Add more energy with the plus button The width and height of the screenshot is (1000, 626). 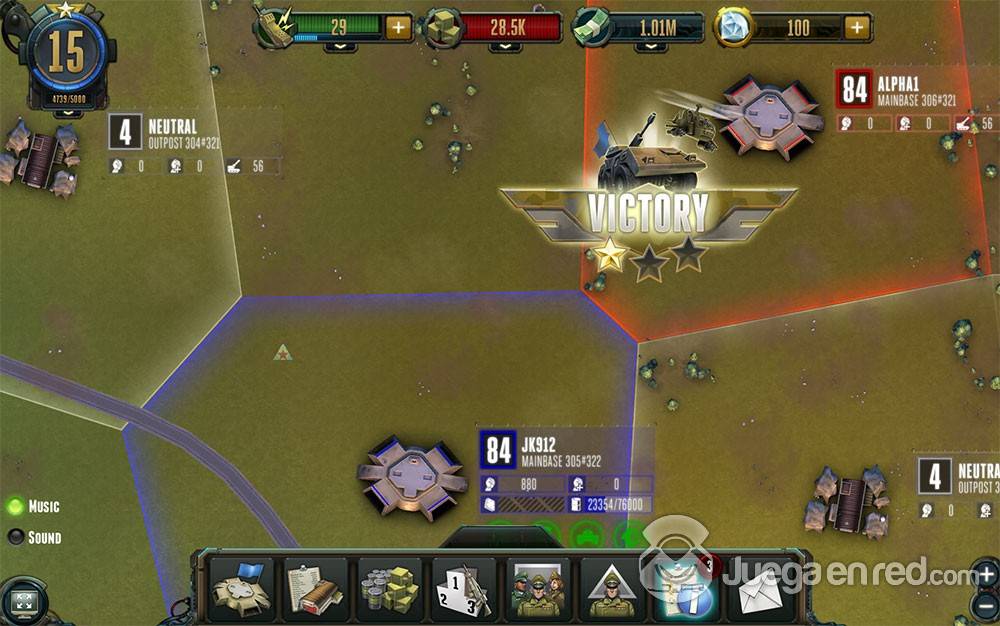398,27
